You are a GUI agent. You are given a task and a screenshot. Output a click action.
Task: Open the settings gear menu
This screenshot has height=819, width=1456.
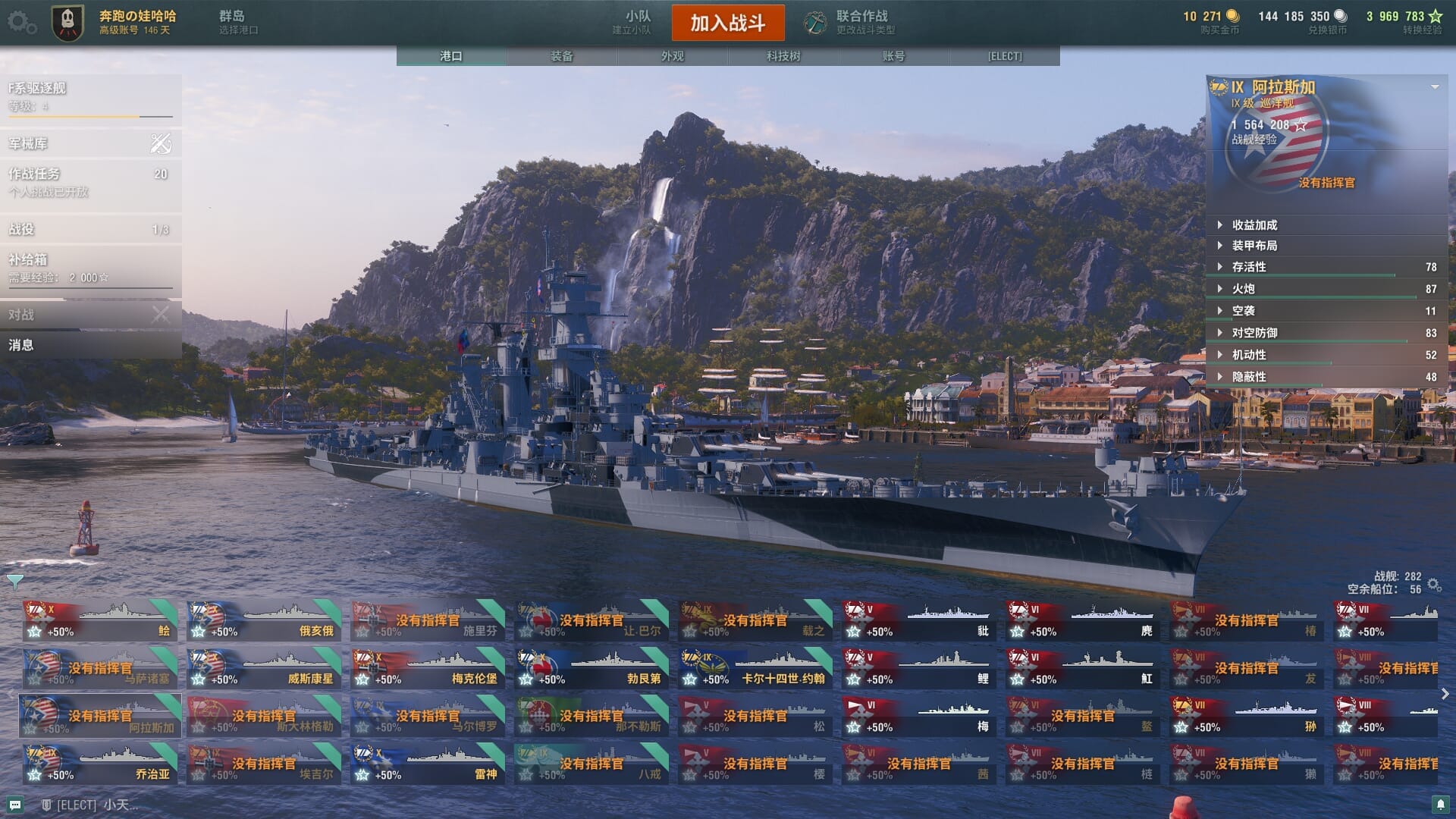(x=20, y=23)
